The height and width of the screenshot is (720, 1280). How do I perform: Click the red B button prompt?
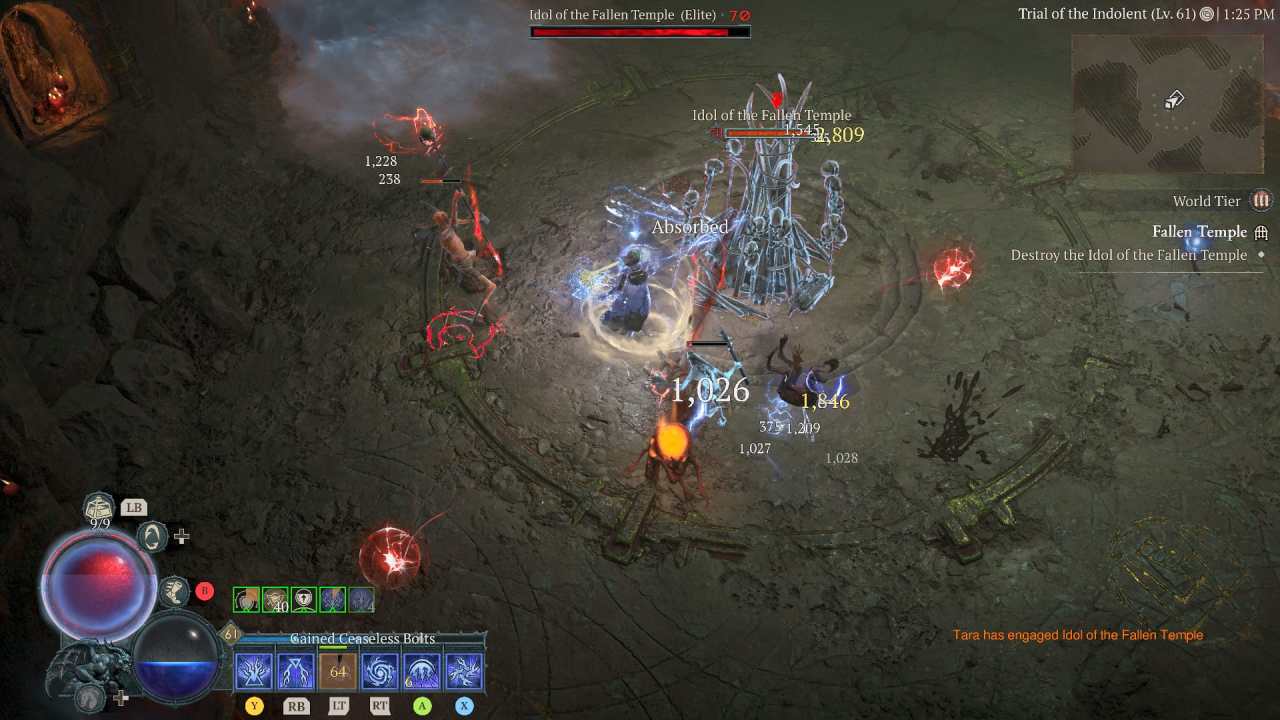[x=204, y=590]
